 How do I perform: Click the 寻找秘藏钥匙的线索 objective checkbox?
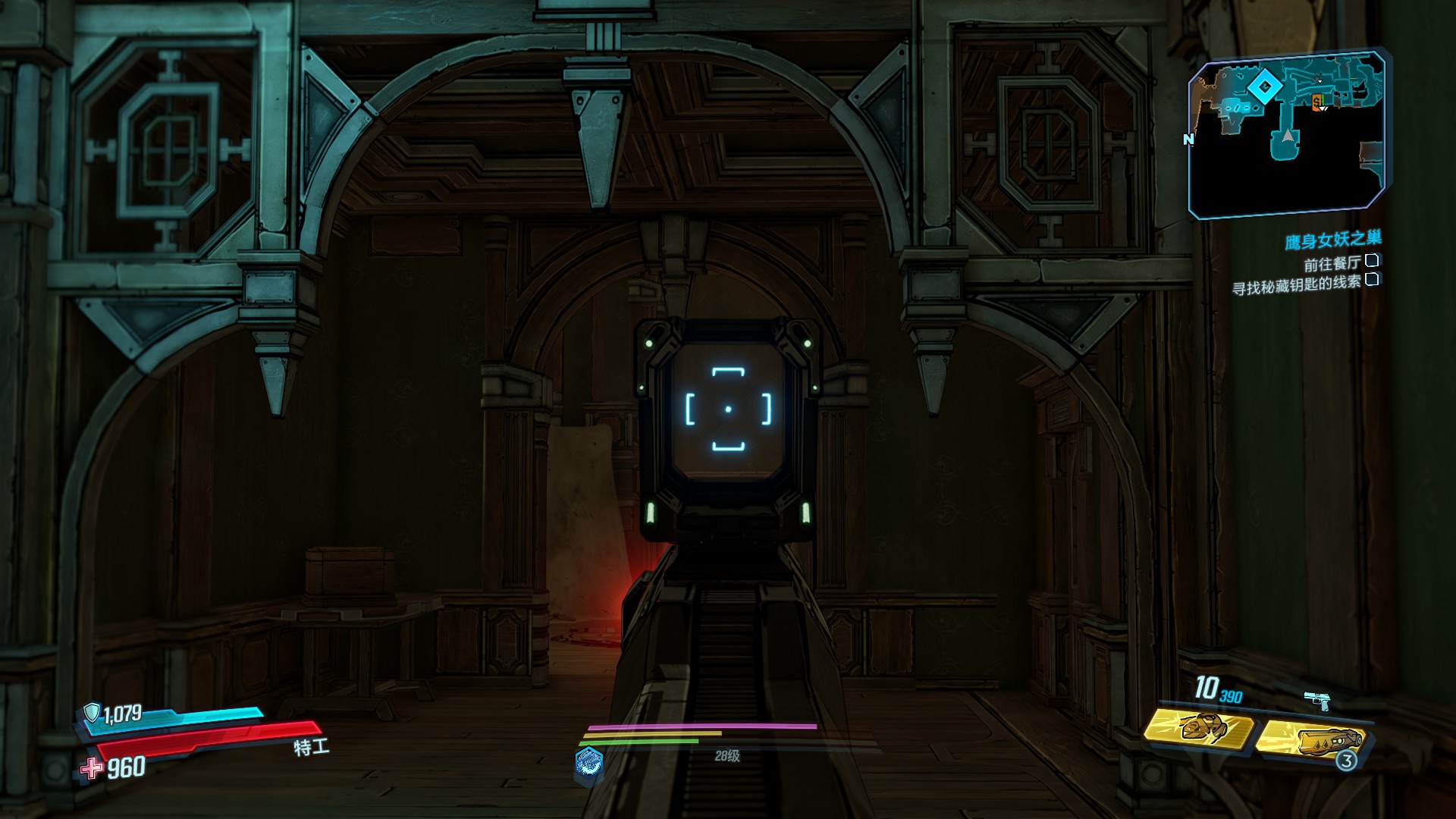pyautogui.click(x=1371, y=280)
